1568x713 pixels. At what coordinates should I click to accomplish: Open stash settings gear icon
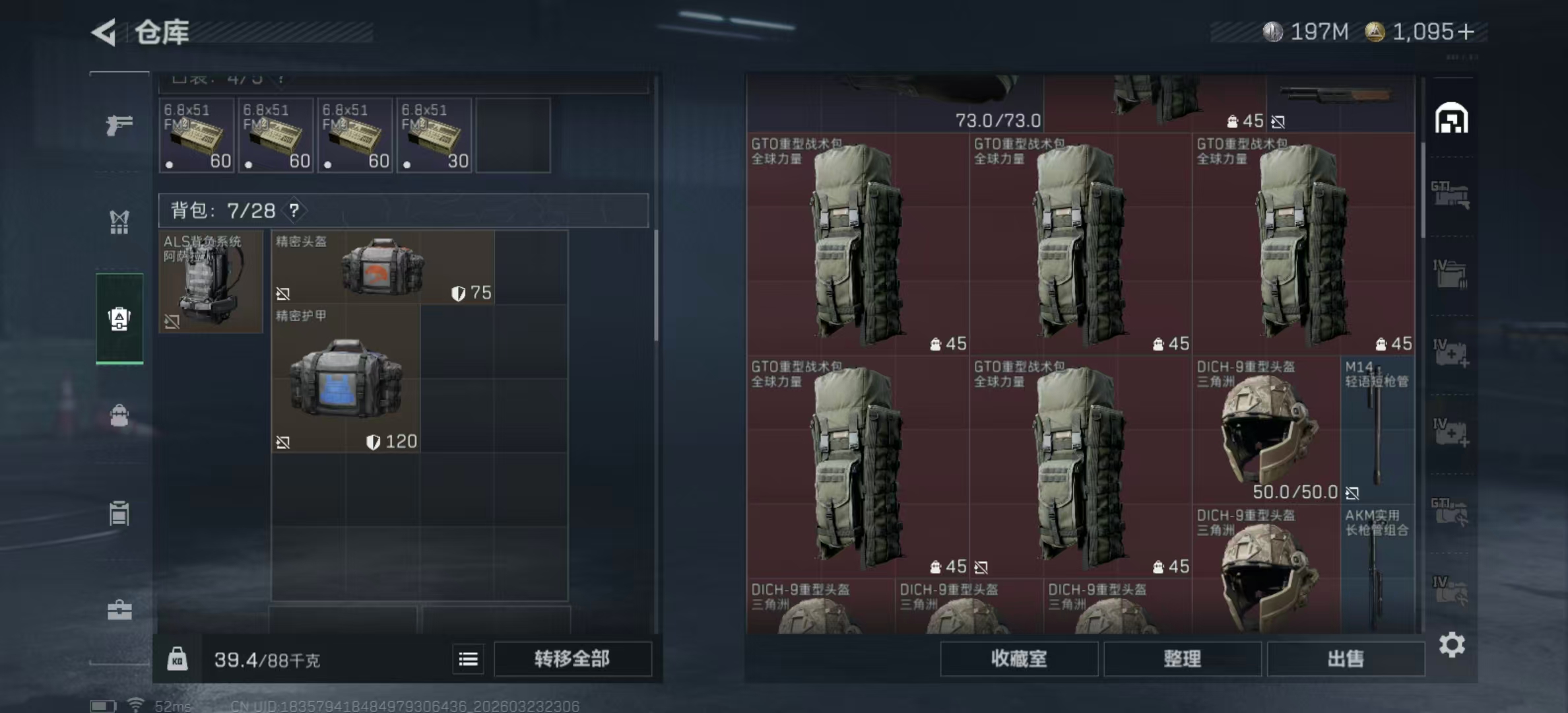click(x=1452, y=644)
